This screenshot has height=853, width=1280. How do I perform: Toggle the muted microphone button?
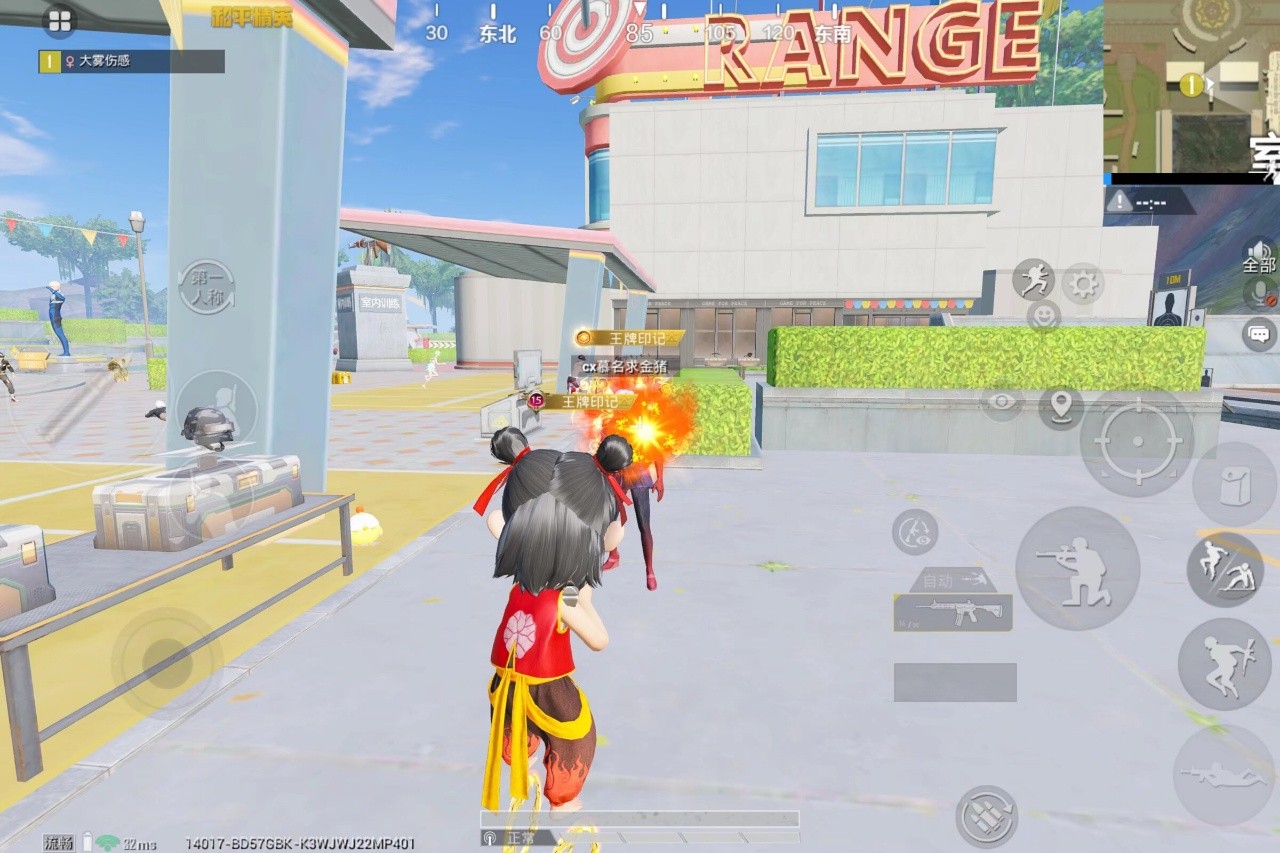tap(1261, 294)
